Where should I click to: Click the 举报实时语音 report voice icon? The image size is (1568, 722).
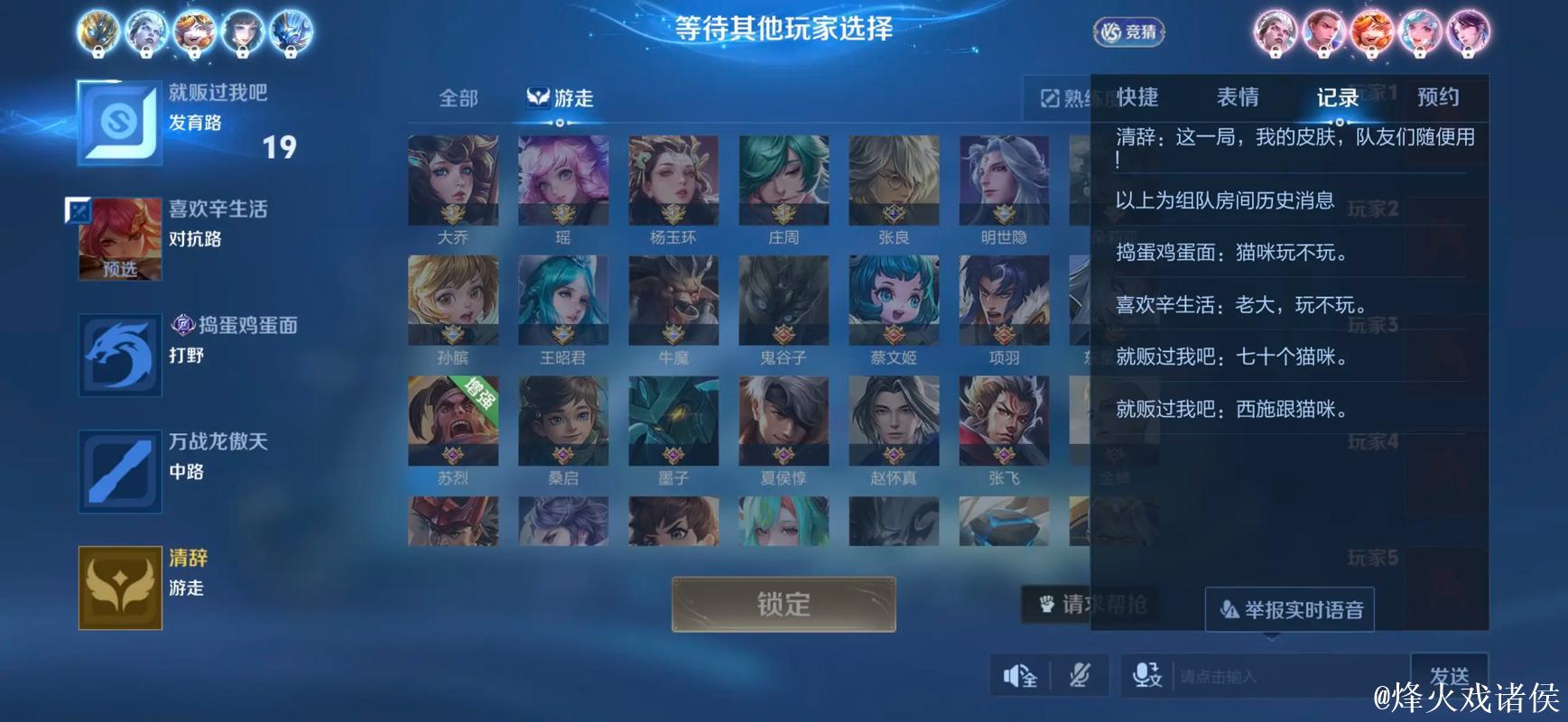[x=1228, y=609]
